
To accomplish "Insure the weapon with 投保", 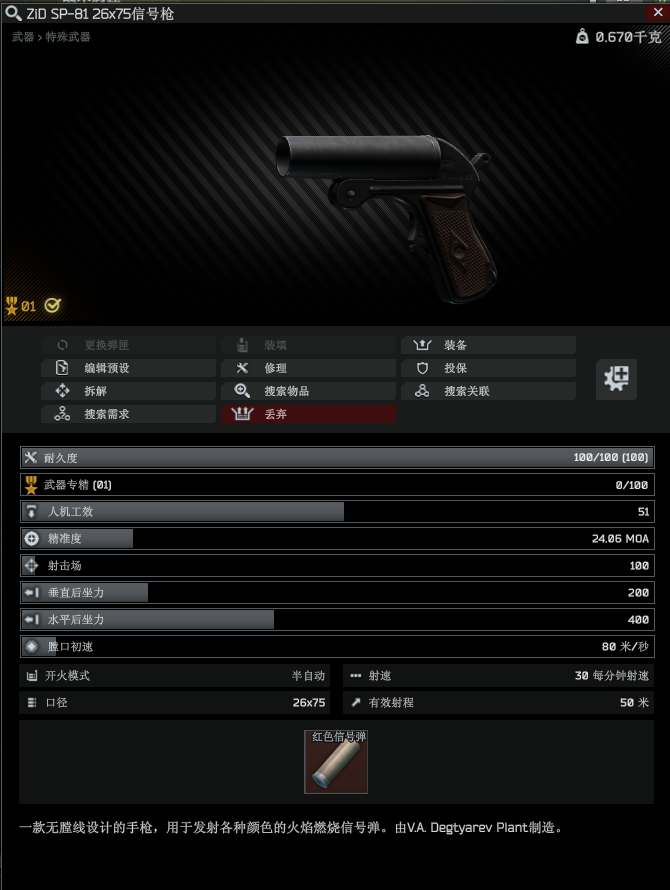I will [x=488, y=368].
